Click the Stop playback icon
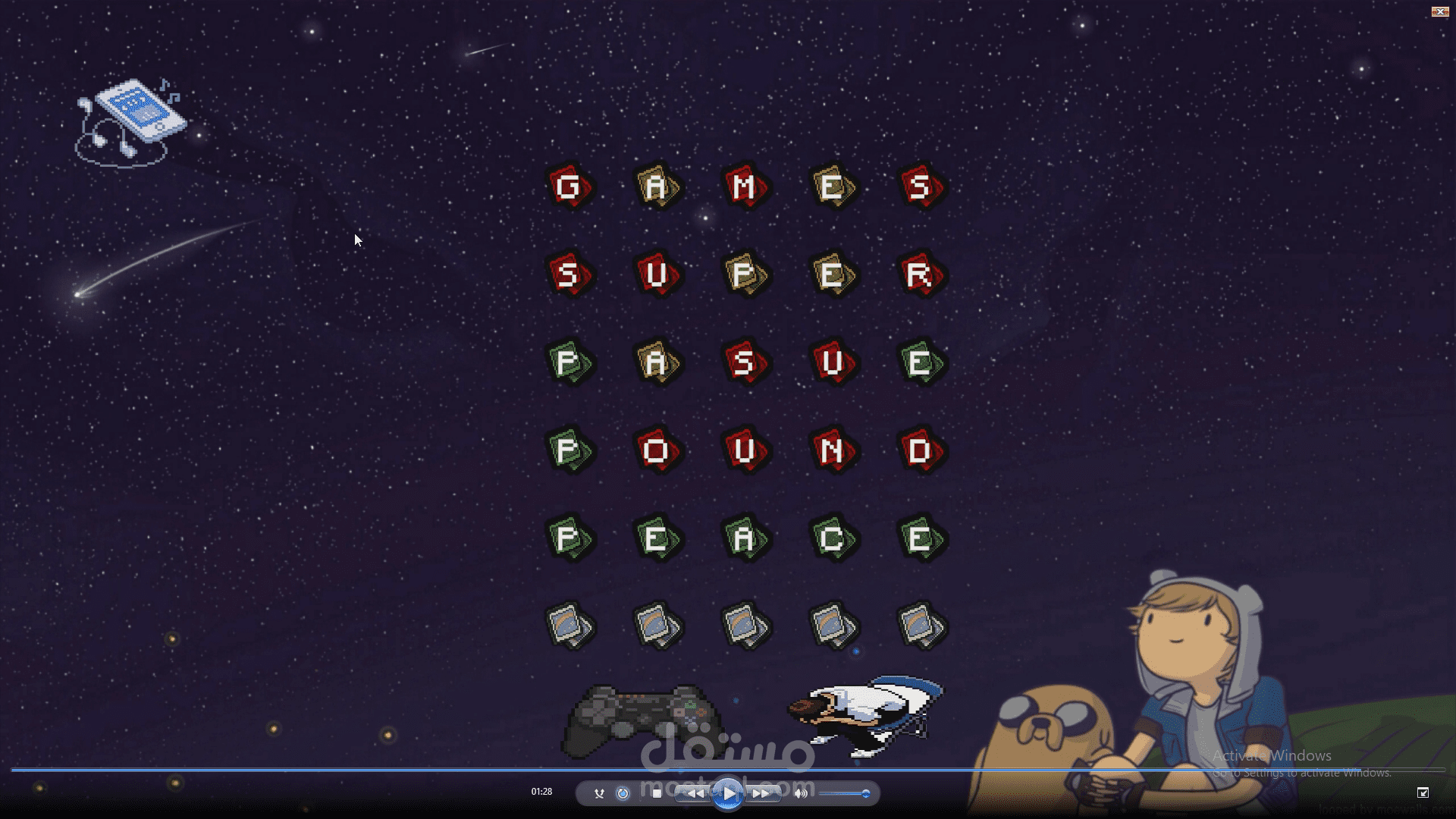Screen dimensions: 1456x819 coord(657,793)
